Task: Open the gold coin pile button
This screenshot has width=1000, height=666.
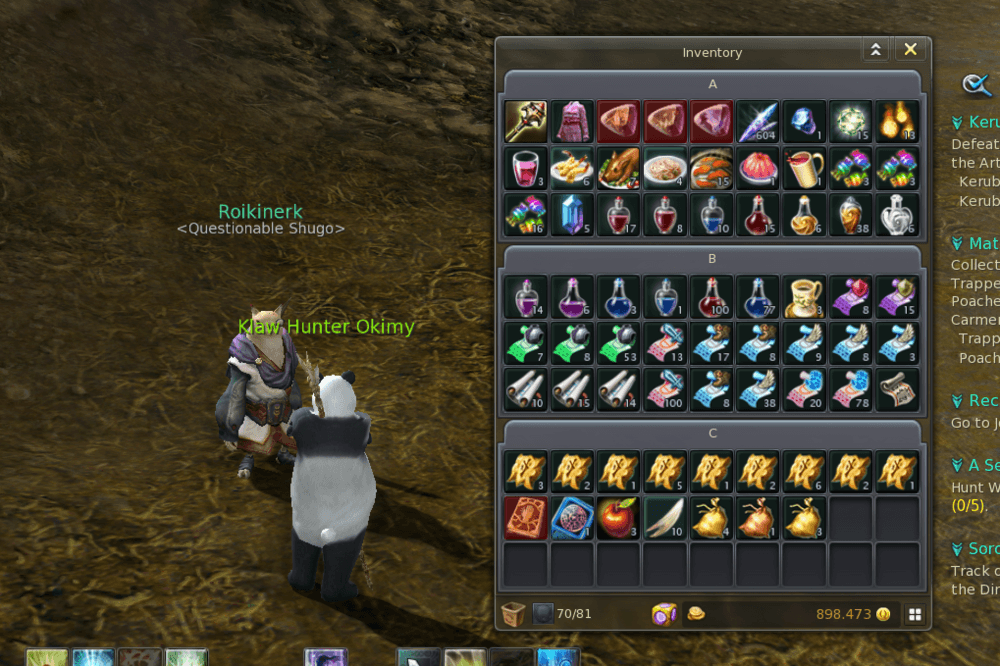Action: 696,613
